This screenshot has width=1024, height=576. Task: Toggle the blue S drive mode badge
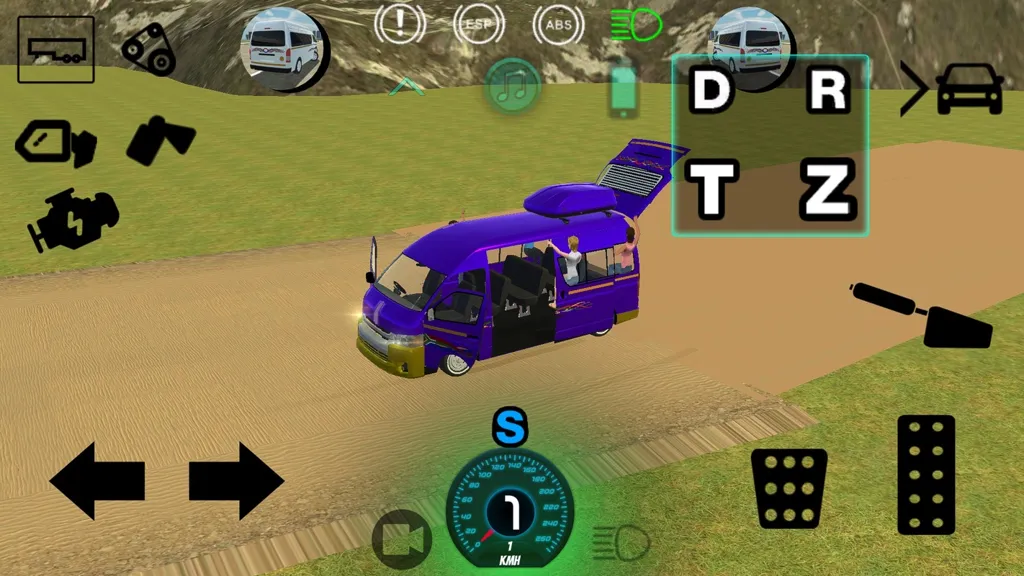[x=510, y=428]
